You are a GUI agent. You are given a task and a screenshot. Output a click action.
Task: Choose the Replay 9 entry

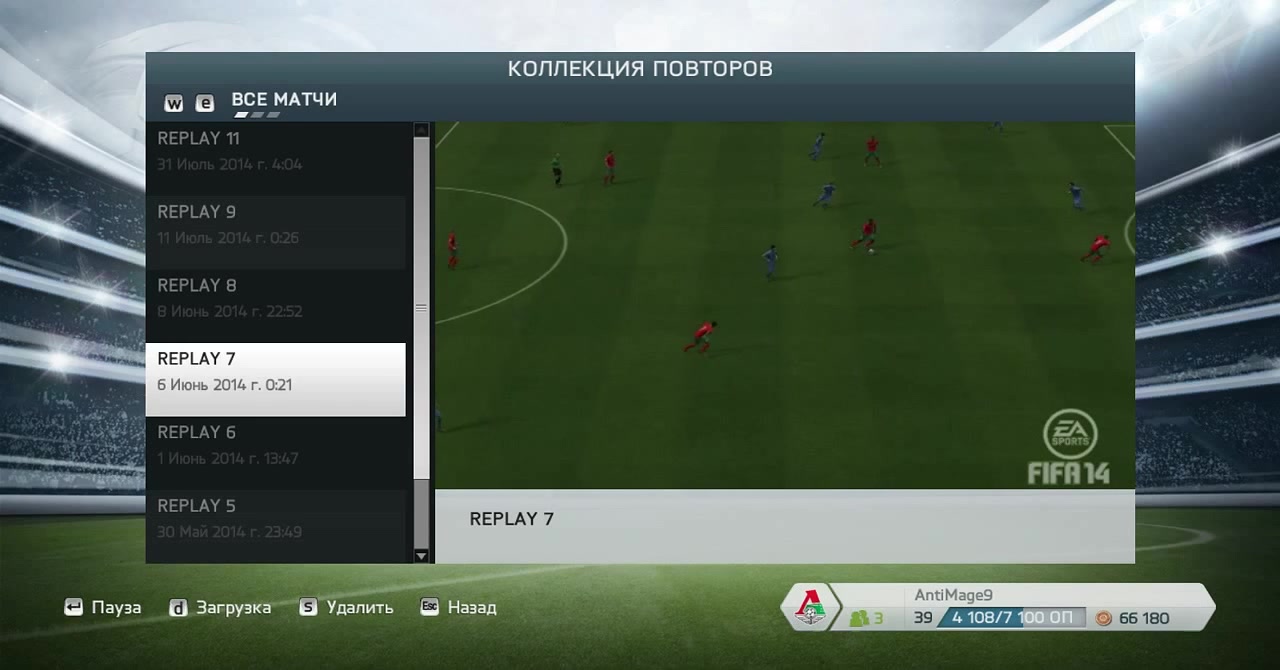tap(275, 224)
